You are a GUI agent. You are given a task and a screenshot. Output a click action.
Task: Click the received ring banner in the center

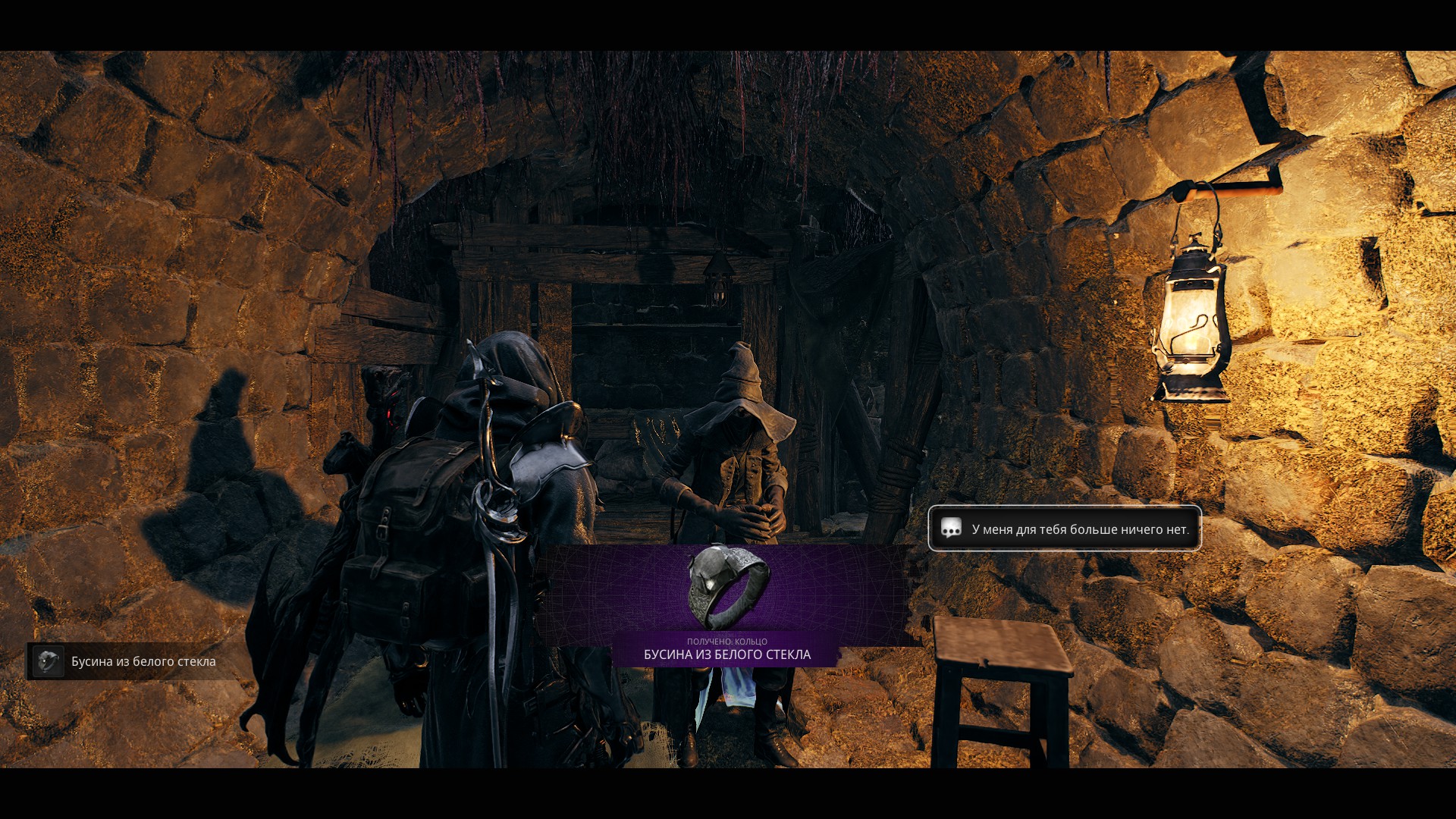click(x=726, y=605)
